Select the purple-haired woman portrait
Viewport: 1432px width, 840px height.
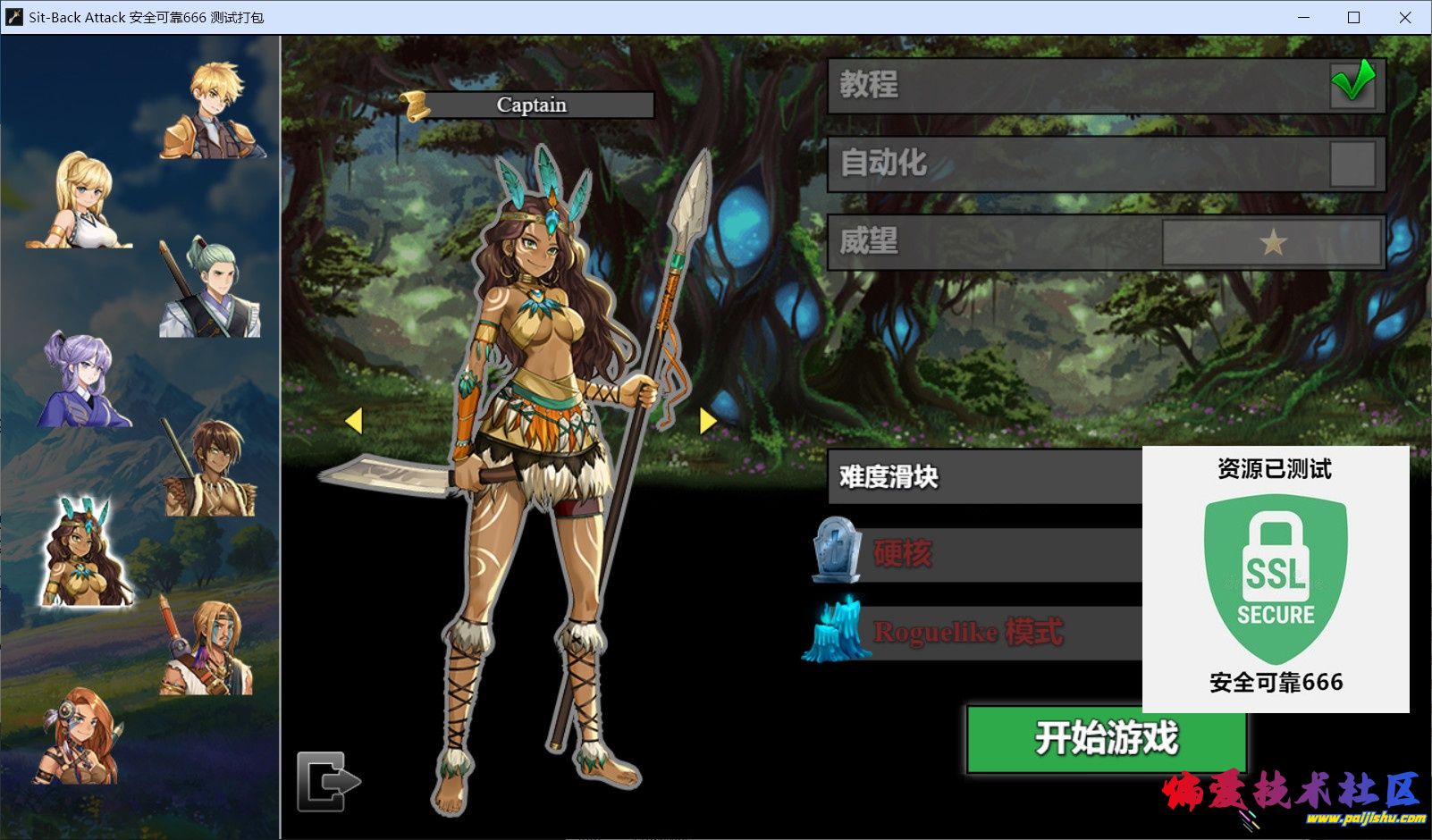84,380
